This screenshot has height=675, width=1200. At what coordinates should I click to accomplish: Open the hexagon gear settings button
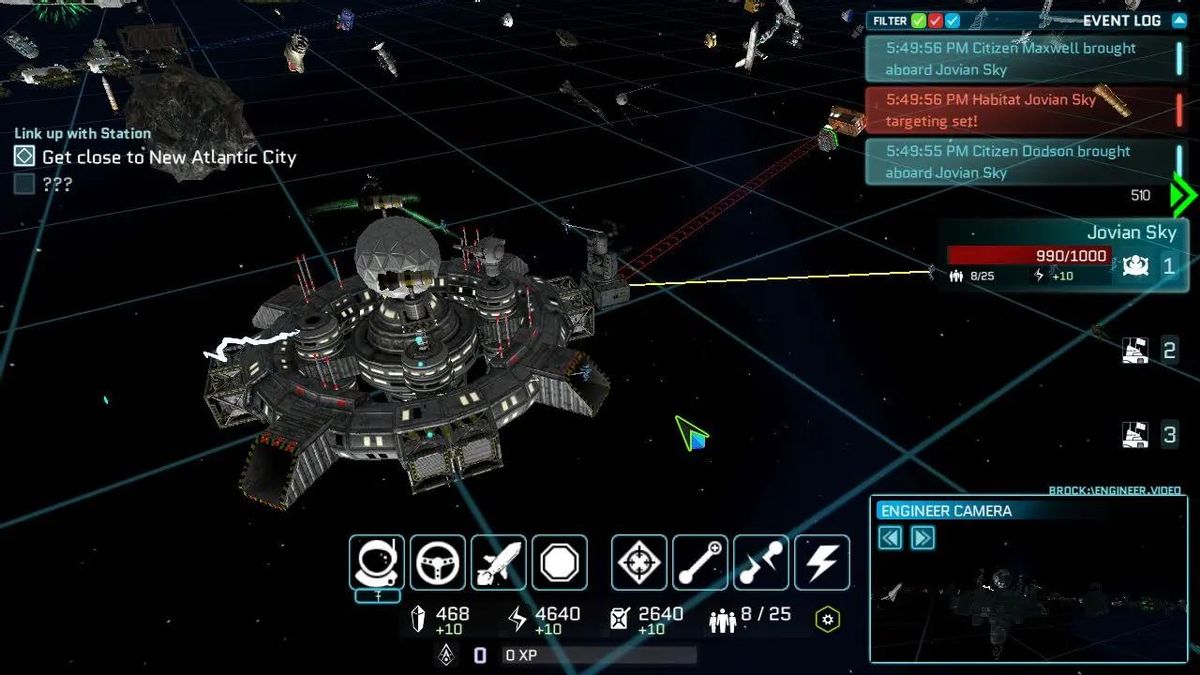(x=827, y=619)
